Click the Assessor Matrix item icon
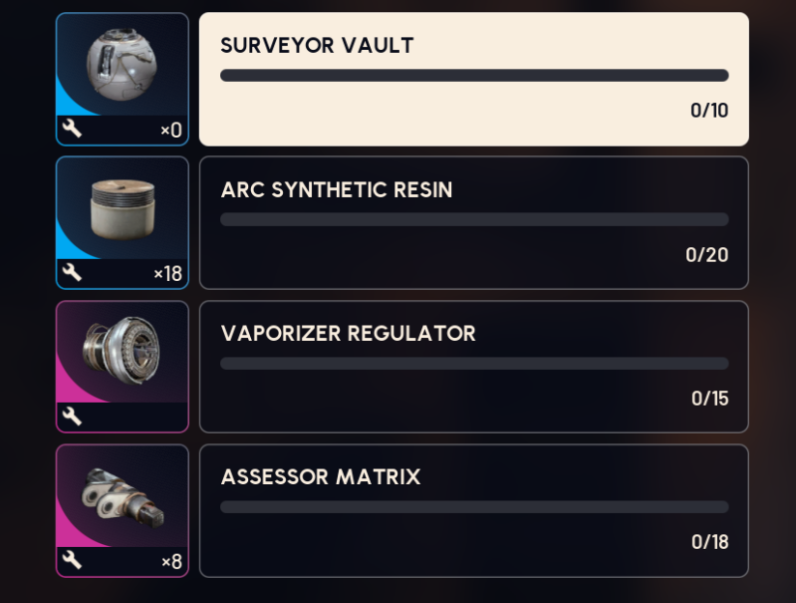 [x=122, y=500]
